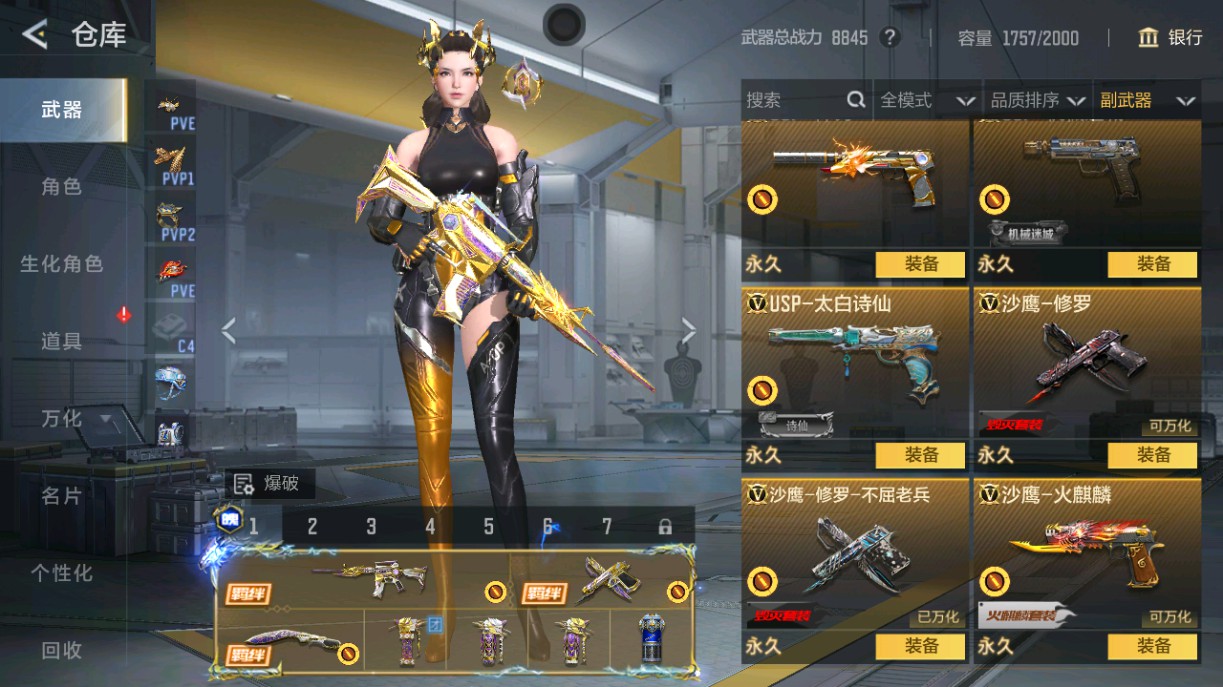Equip the USP-太白诗仙 pistol
1223x687 pixels.
[x=920, y=455]
